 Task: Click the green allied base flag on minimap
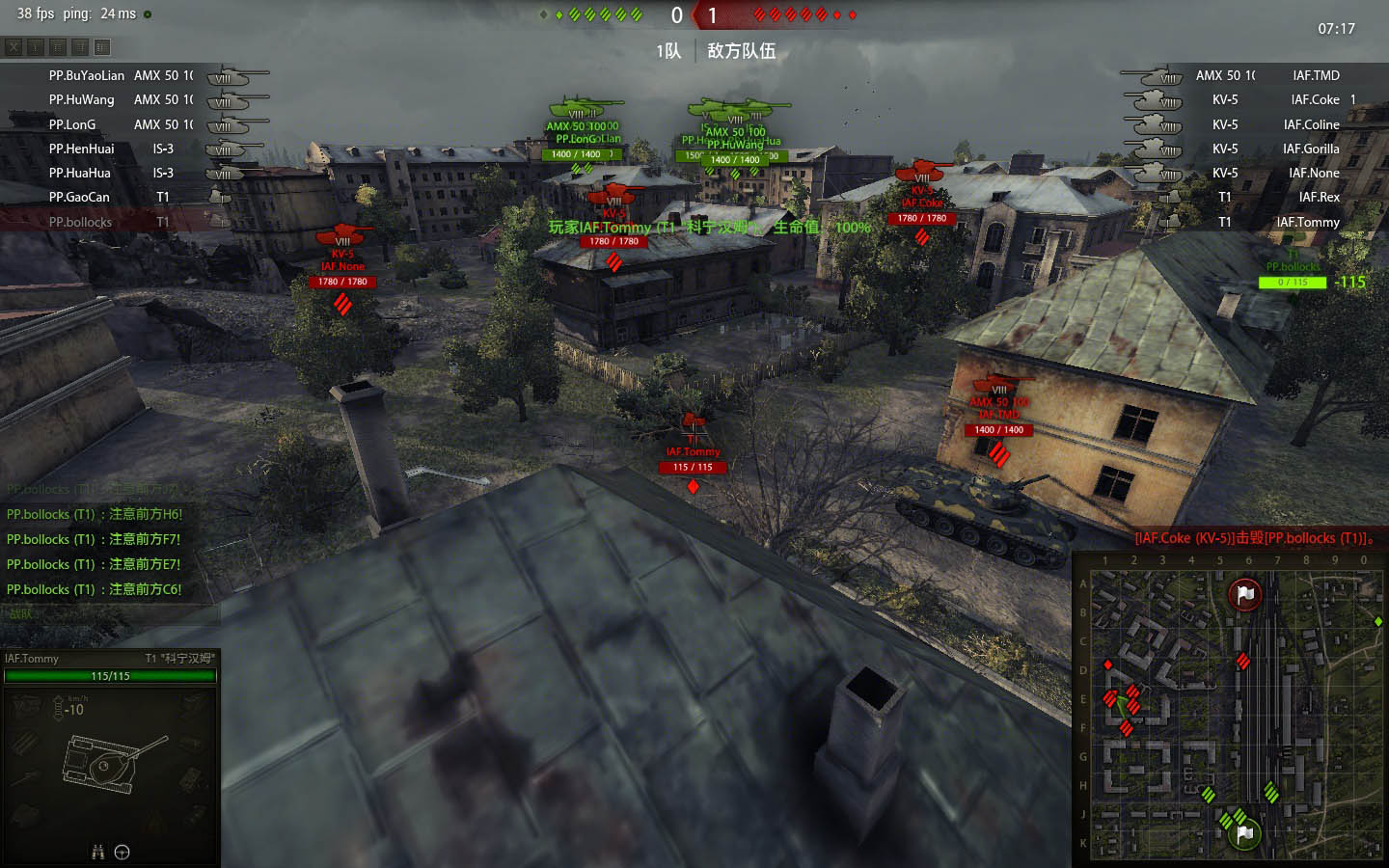coord(1244,831)
